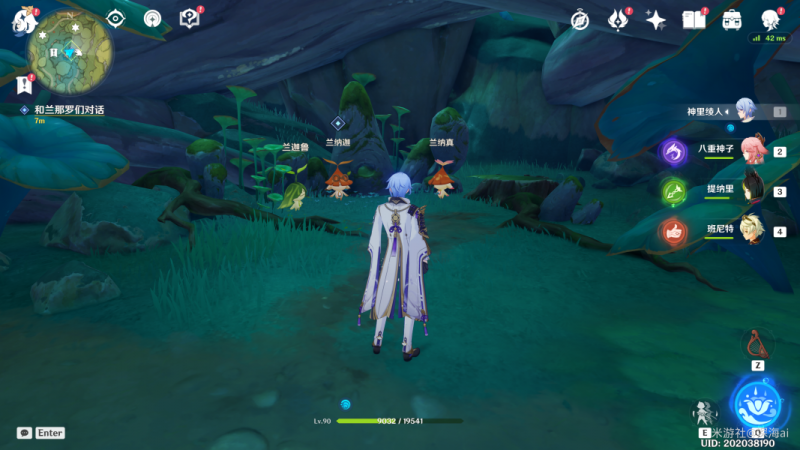Screen dimensions: 800x450
Task: Open the Wish menu icon
Action: point(617,20)
